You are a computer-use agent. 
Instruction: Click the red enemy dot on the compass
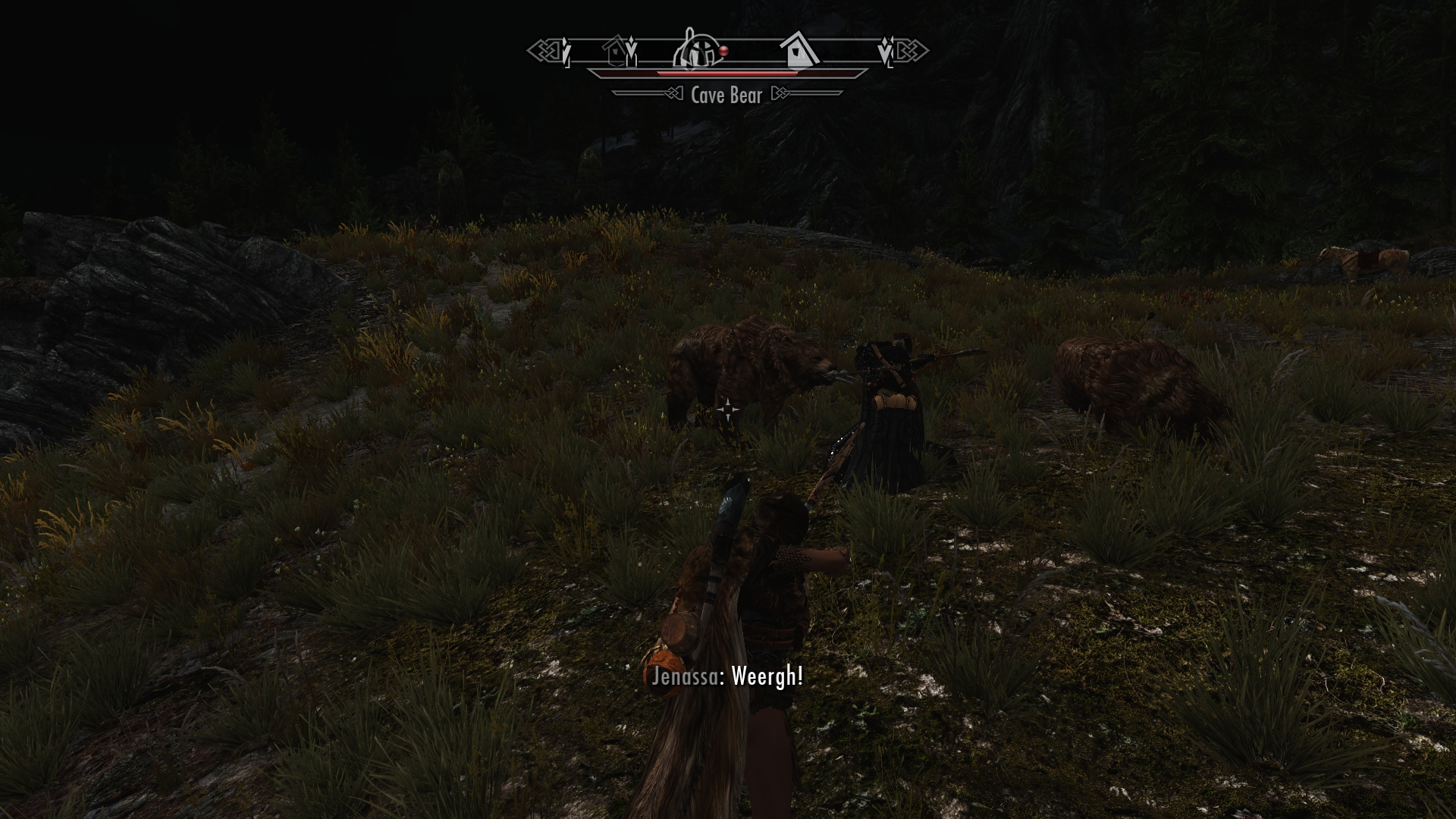(723, 51)
